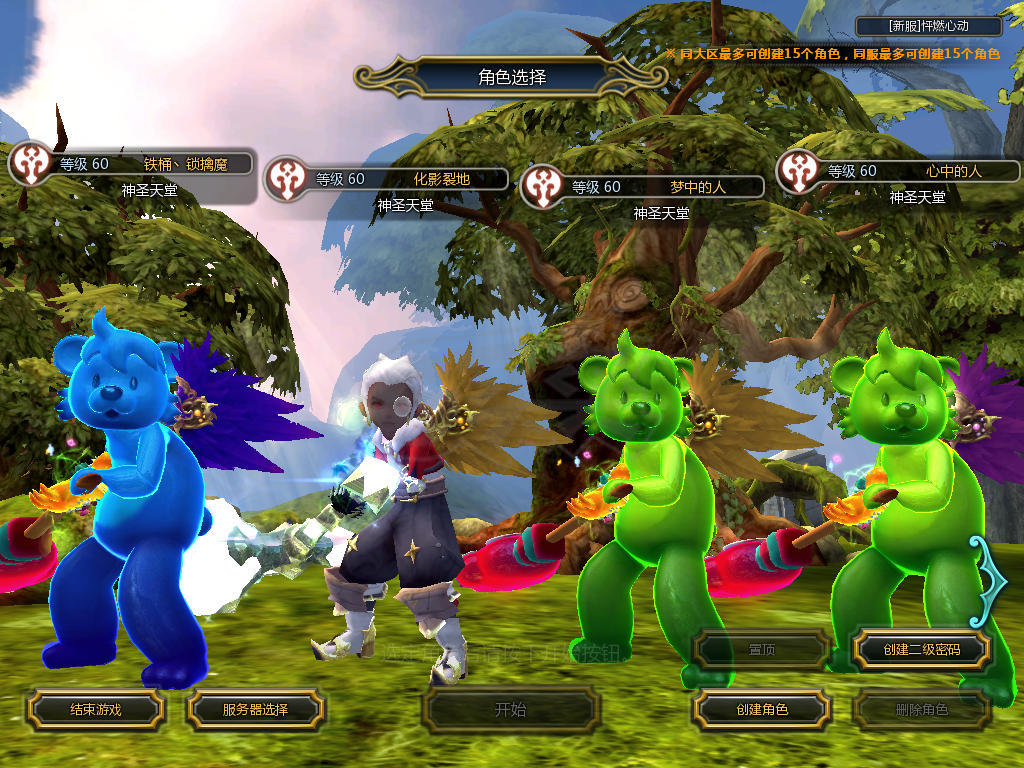Click the 删除角色 delete character button
1024x768 pixels.
(x=921, y=710)
